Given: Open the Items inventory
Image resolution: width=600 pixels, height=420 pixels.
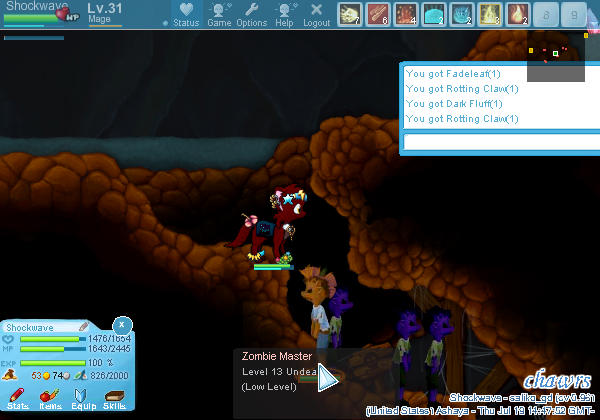Looking at the screenshot, I should click(50, 399).
